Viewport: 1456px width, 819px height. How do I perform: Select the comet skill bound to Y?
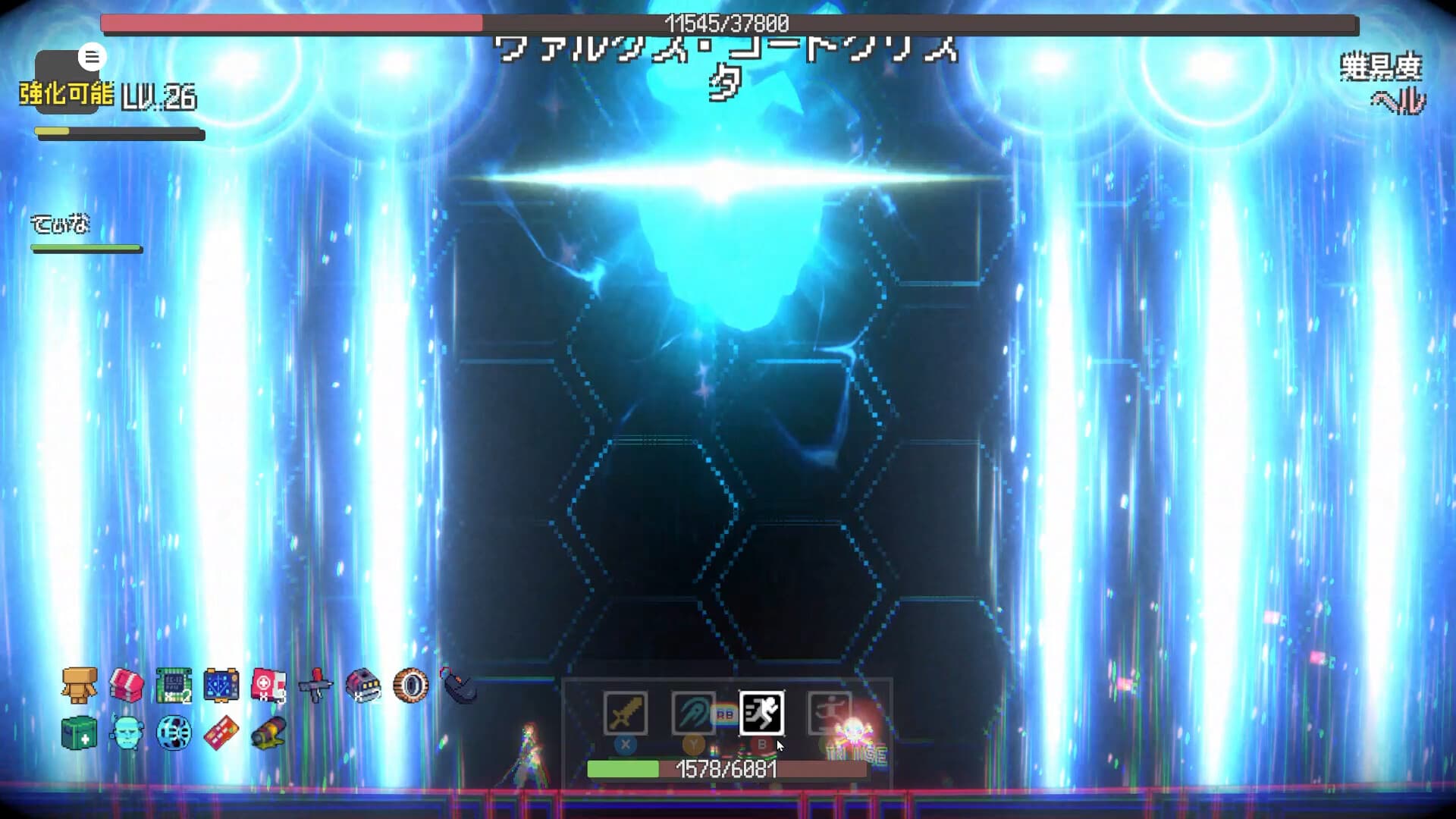[695, 711]
